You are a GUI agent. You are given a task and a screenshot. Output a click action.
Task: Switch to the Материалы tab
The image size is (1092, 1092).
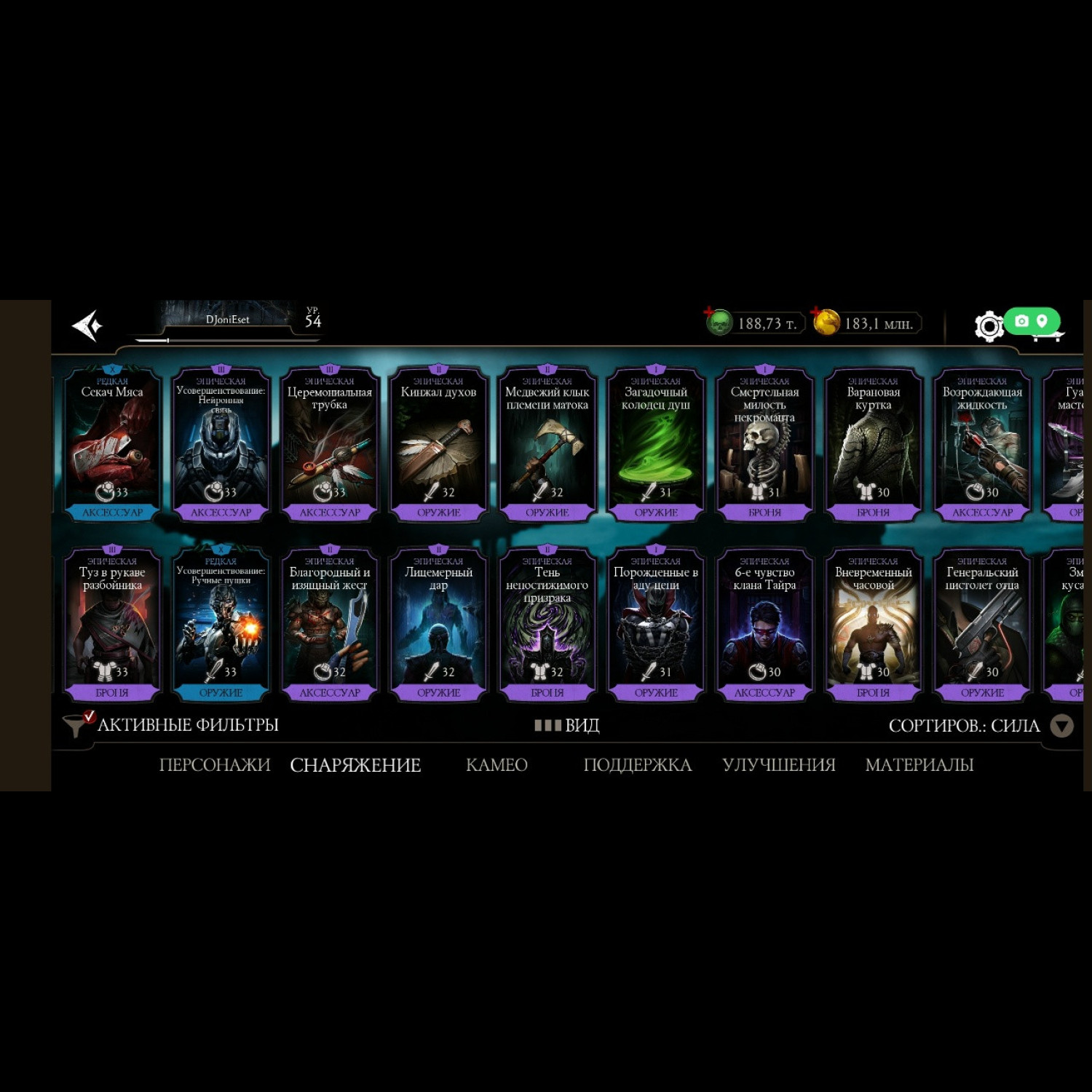tap(919, 765)
